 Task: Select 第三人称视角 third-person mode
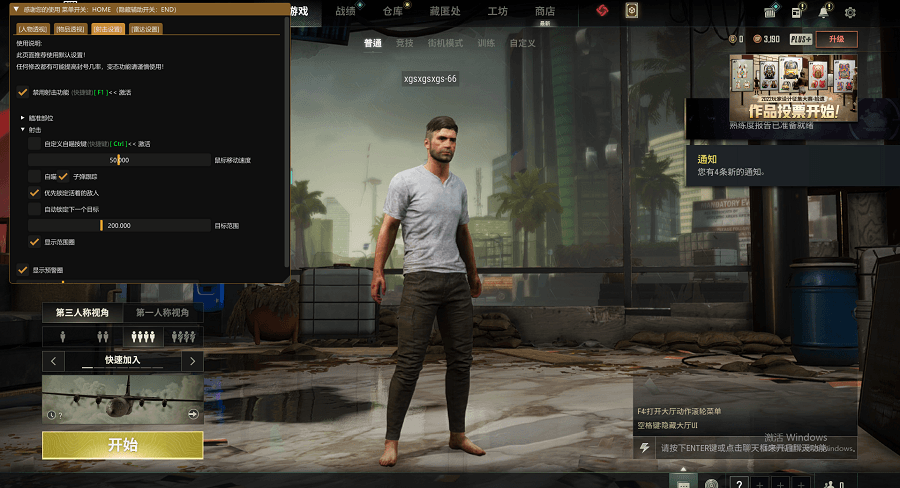coord(82,313)
